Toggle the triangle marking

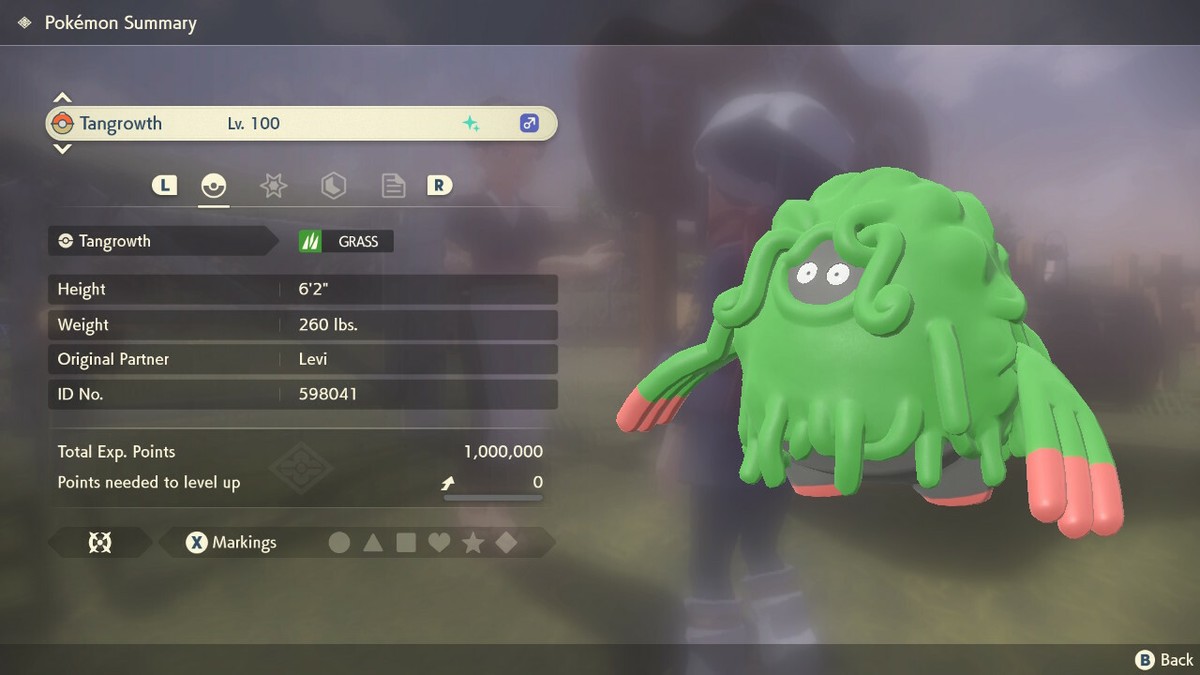click(x=373, y=543)
